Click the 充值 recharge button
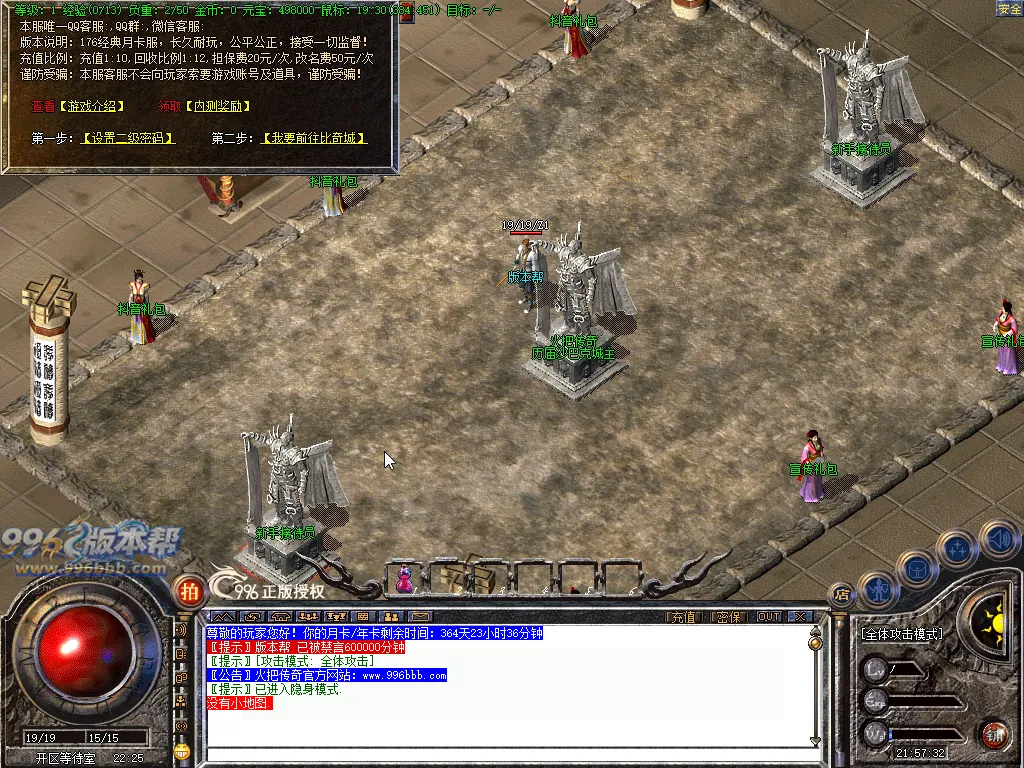The image size is (1024, 768). click(x=682, y=617)
